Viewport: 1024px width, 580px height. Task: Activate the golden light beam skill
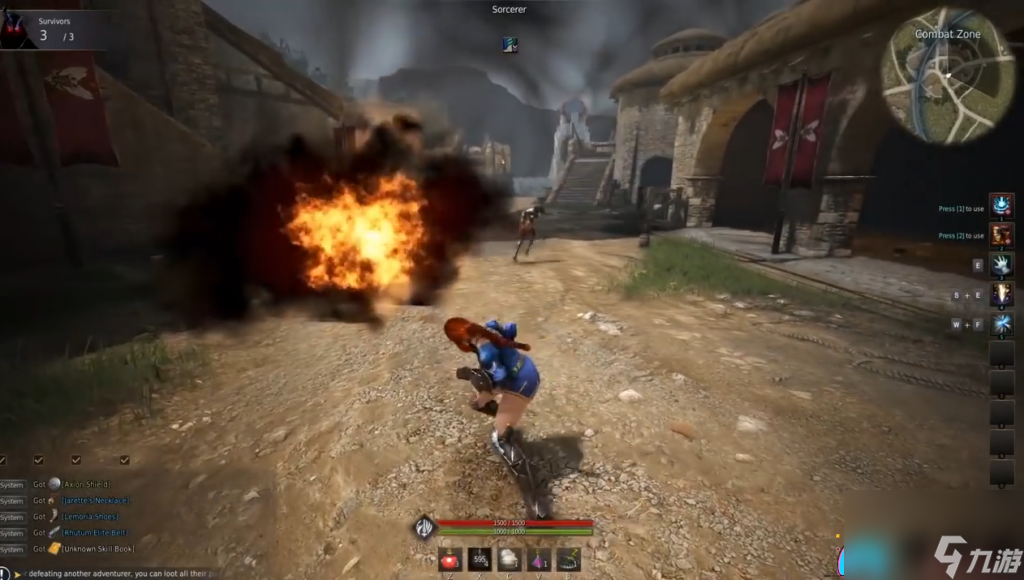click(1001, 294)
